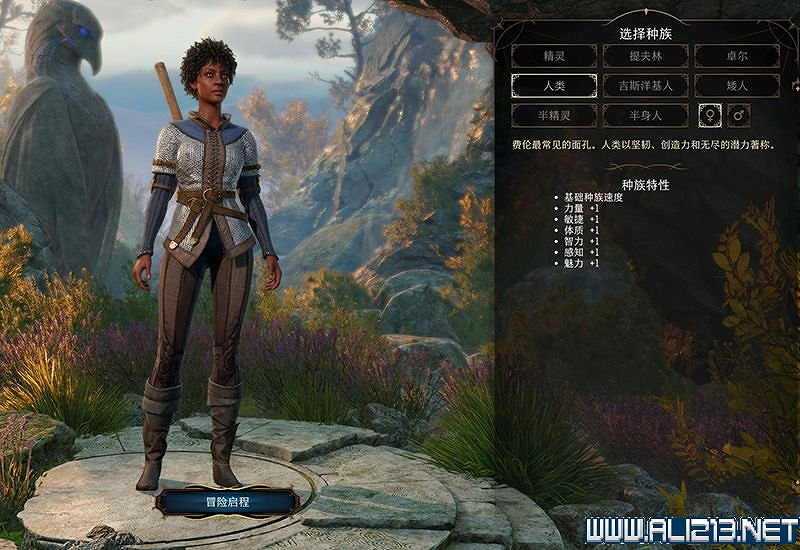Image resolution: width=800 pixels, height=550 pixels.
Task: Choose the Tiefling race (提夫林)
Action: (x=645, y=57)
